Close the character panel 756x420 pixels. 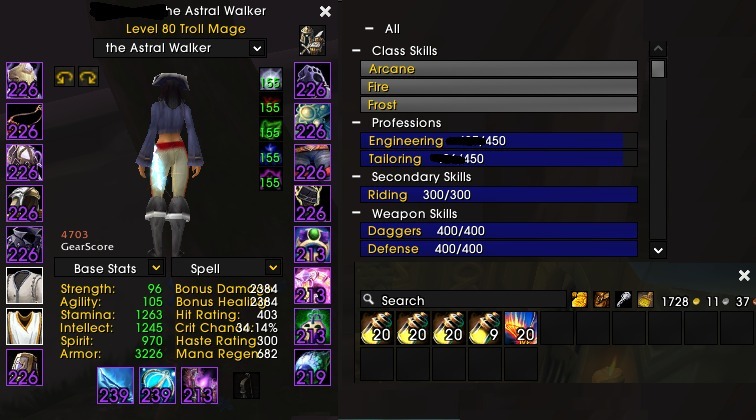pos(325,12)
